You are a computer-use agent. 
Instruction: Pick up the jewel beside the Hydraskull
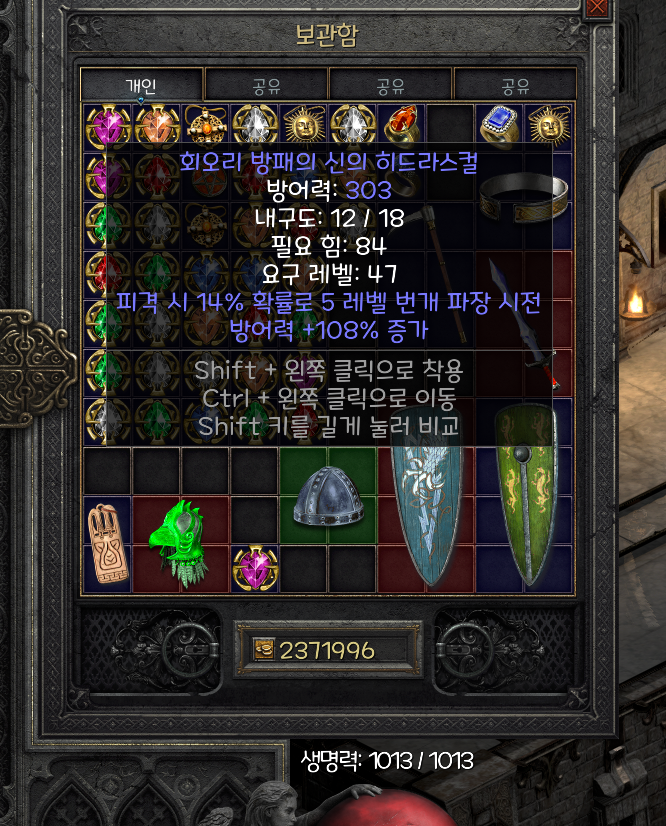pyautogui.click(x=255, y=569)
